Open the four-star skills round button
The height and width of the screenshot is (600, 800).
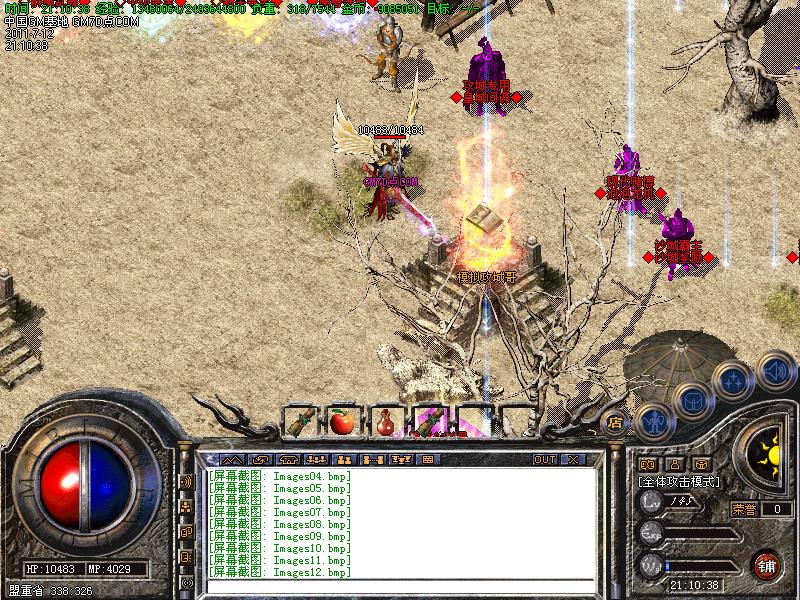734,381
